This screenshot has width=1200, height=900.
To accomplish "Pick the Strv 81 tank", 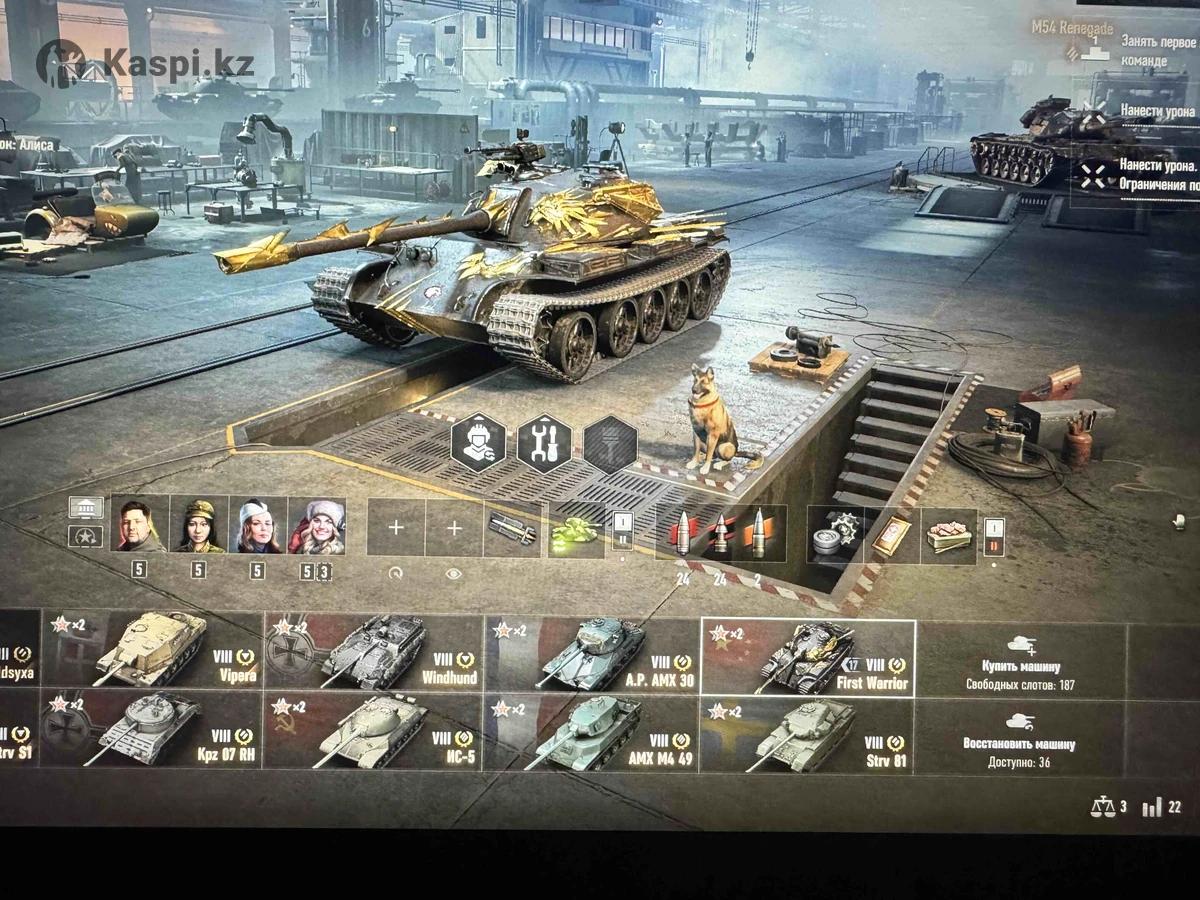I will coord(808,734).
